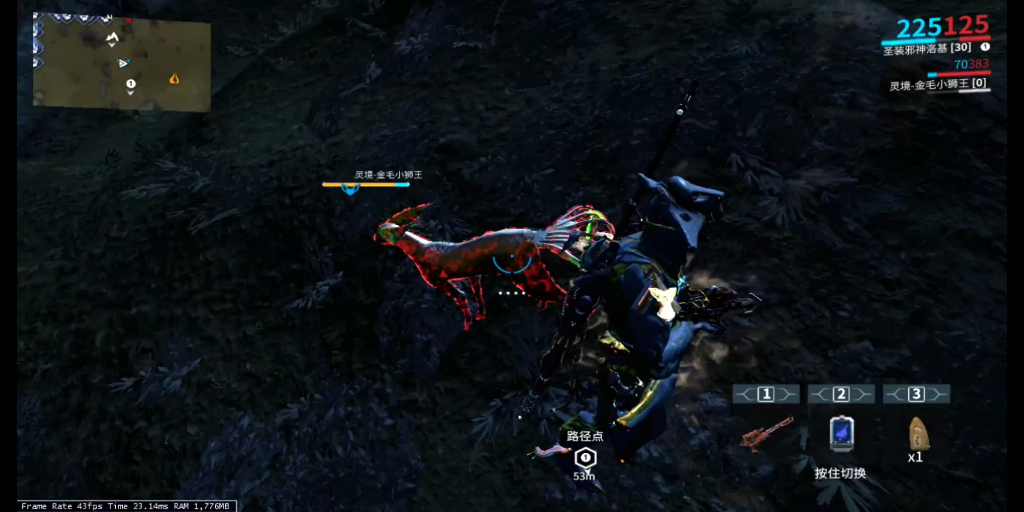Select the tranq rifle in gear slot 1
The image size is (1024, 512).
point(766,433)
